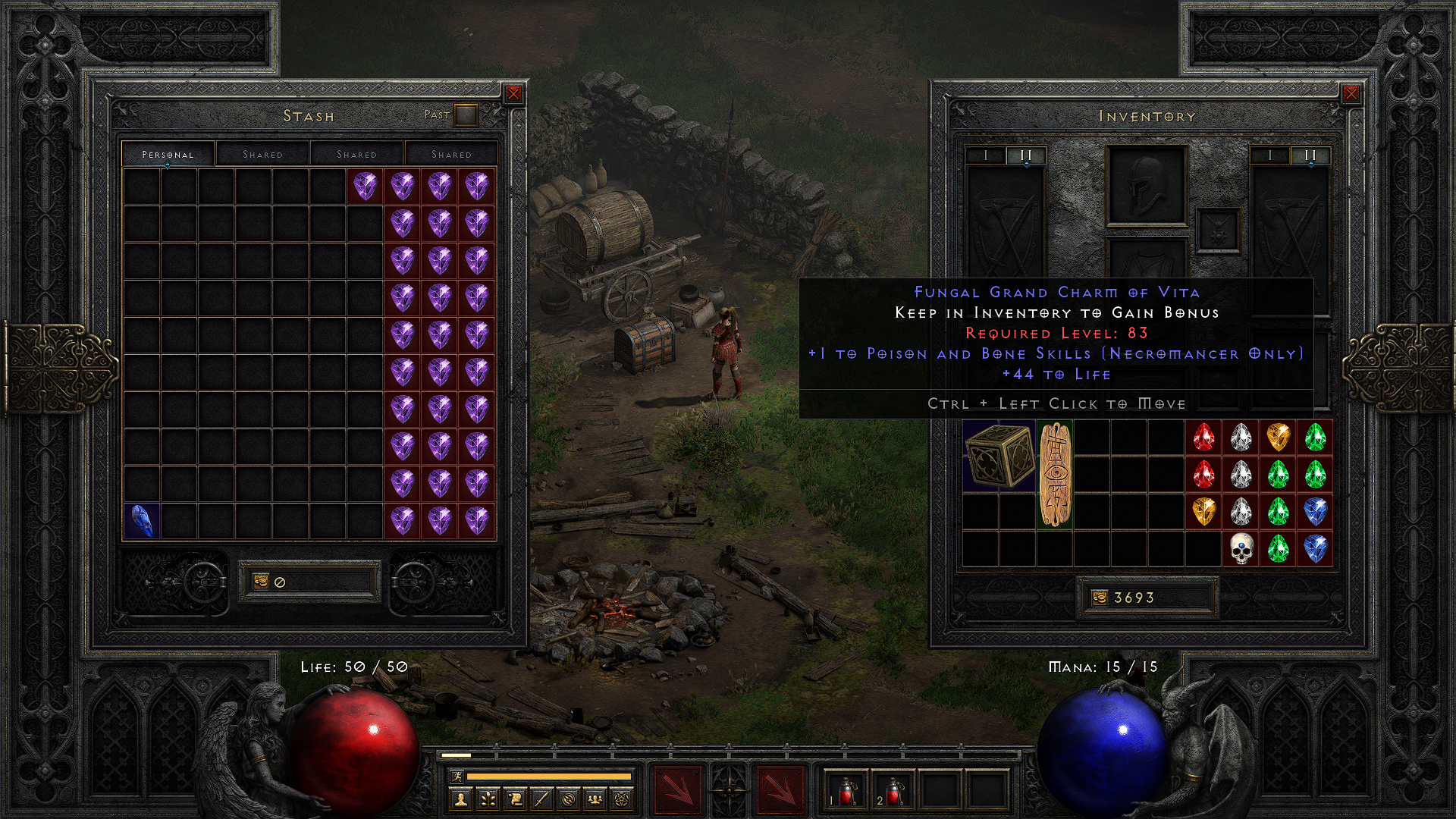Select the Personal stash tab
1456x819 pixels.
(168, 154)
